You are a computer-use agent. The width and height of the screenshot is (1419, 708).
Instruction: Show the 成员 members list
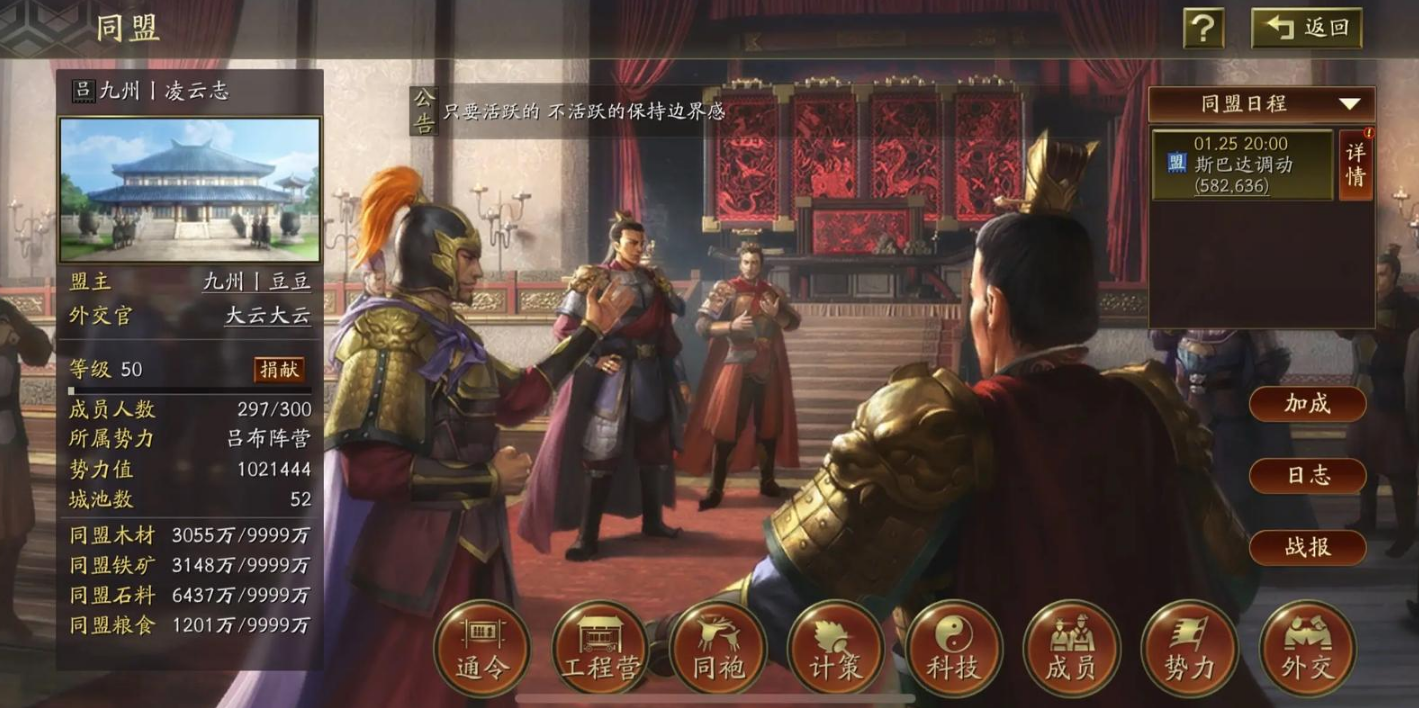click(x=1071, y=649)
